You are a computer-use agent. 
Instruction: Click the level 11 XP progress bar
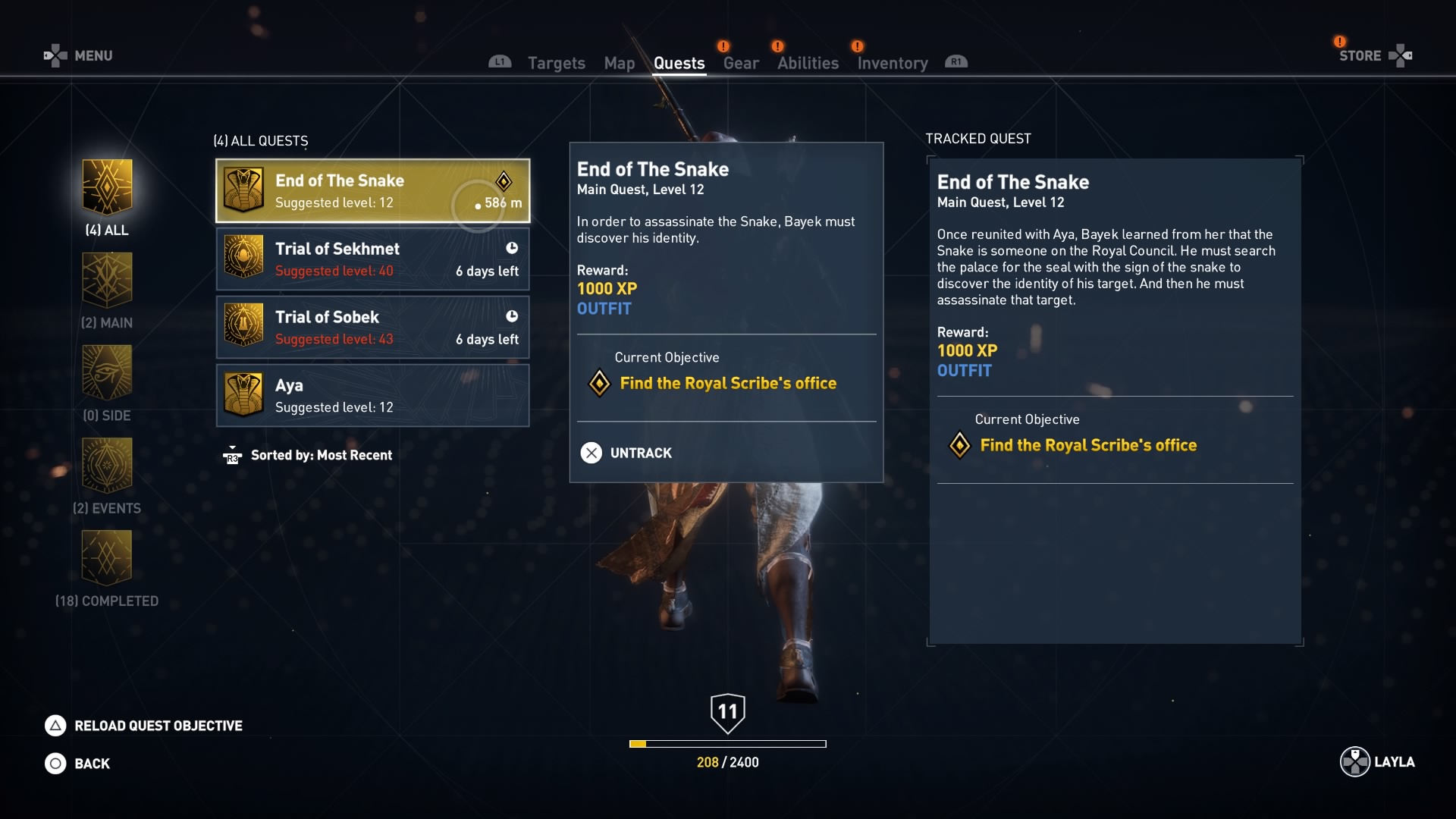(727, 744)
